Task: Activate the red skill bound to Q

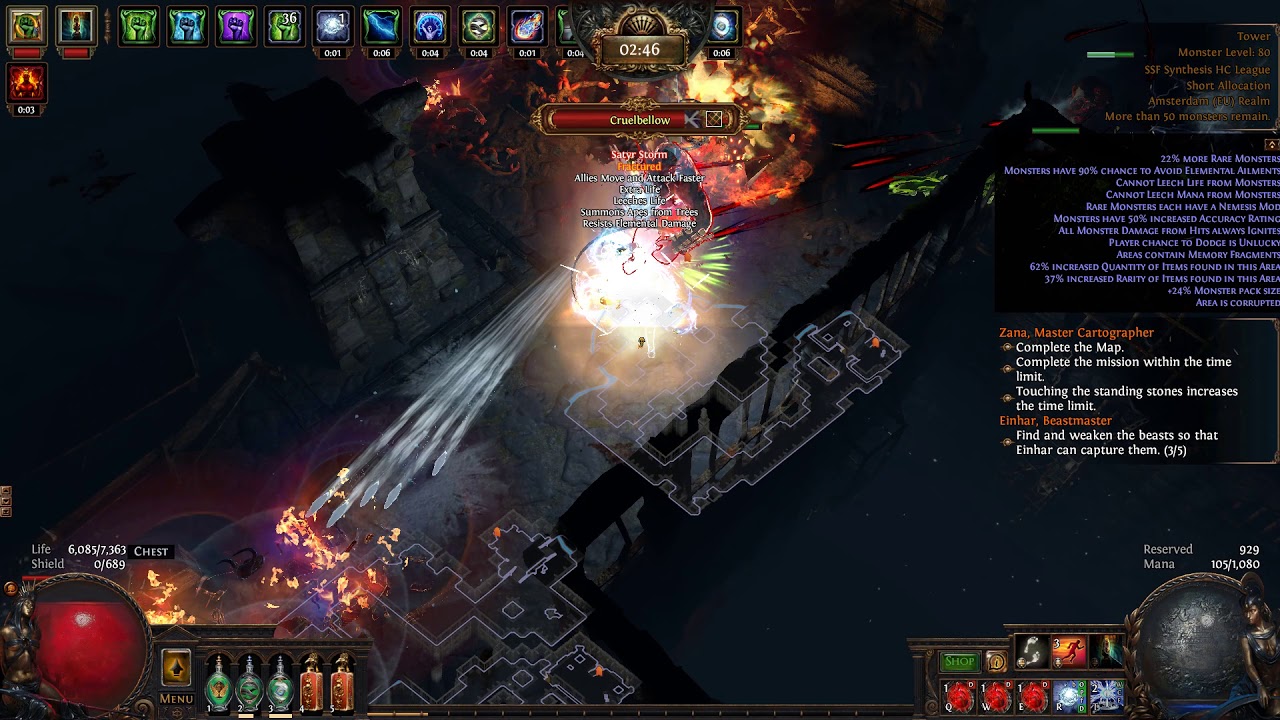Action: (x=960, y=696)
